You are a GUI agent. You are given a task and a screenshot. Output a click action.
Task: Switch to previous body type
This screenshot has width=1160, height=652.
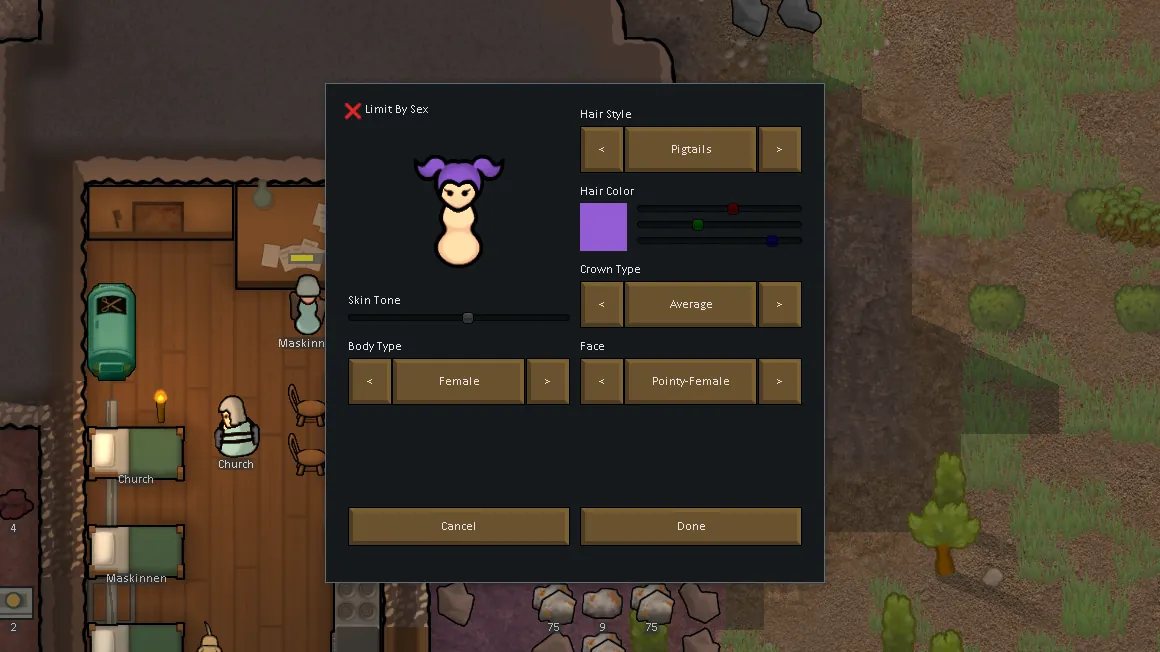click(370, 382)
